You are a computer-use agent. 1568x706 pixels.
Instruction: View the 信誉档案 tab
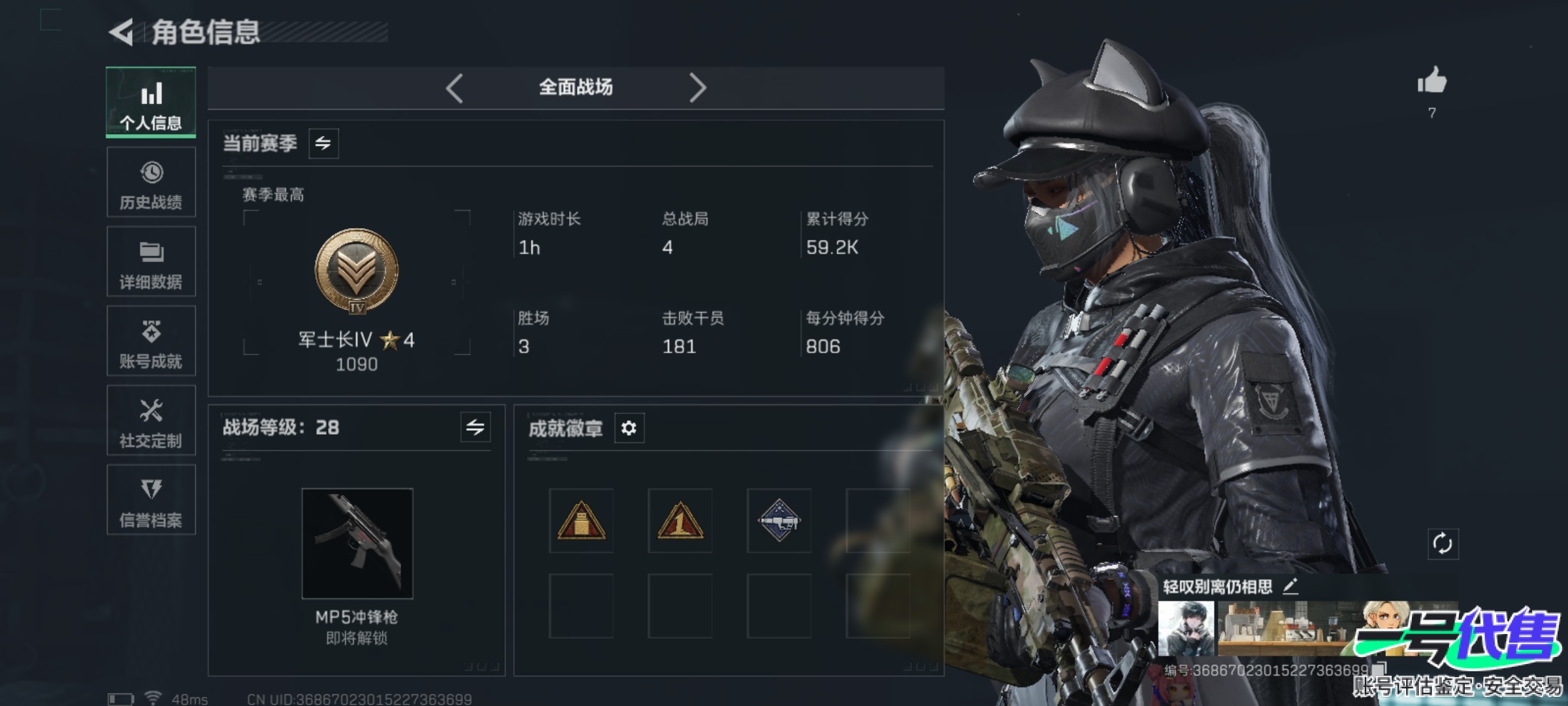(x=151, y=500)
